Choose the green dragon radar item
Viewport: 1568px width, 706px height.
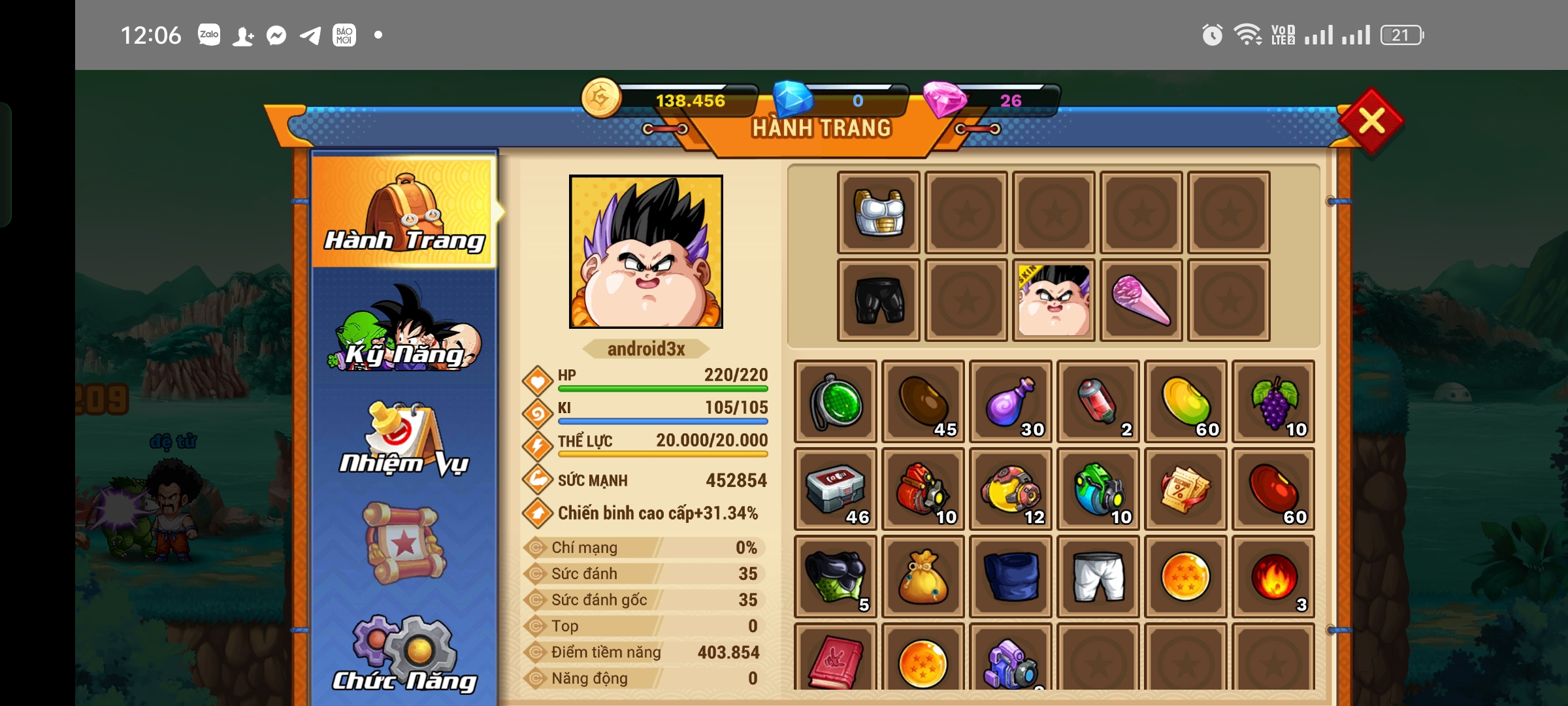point(836,401)
